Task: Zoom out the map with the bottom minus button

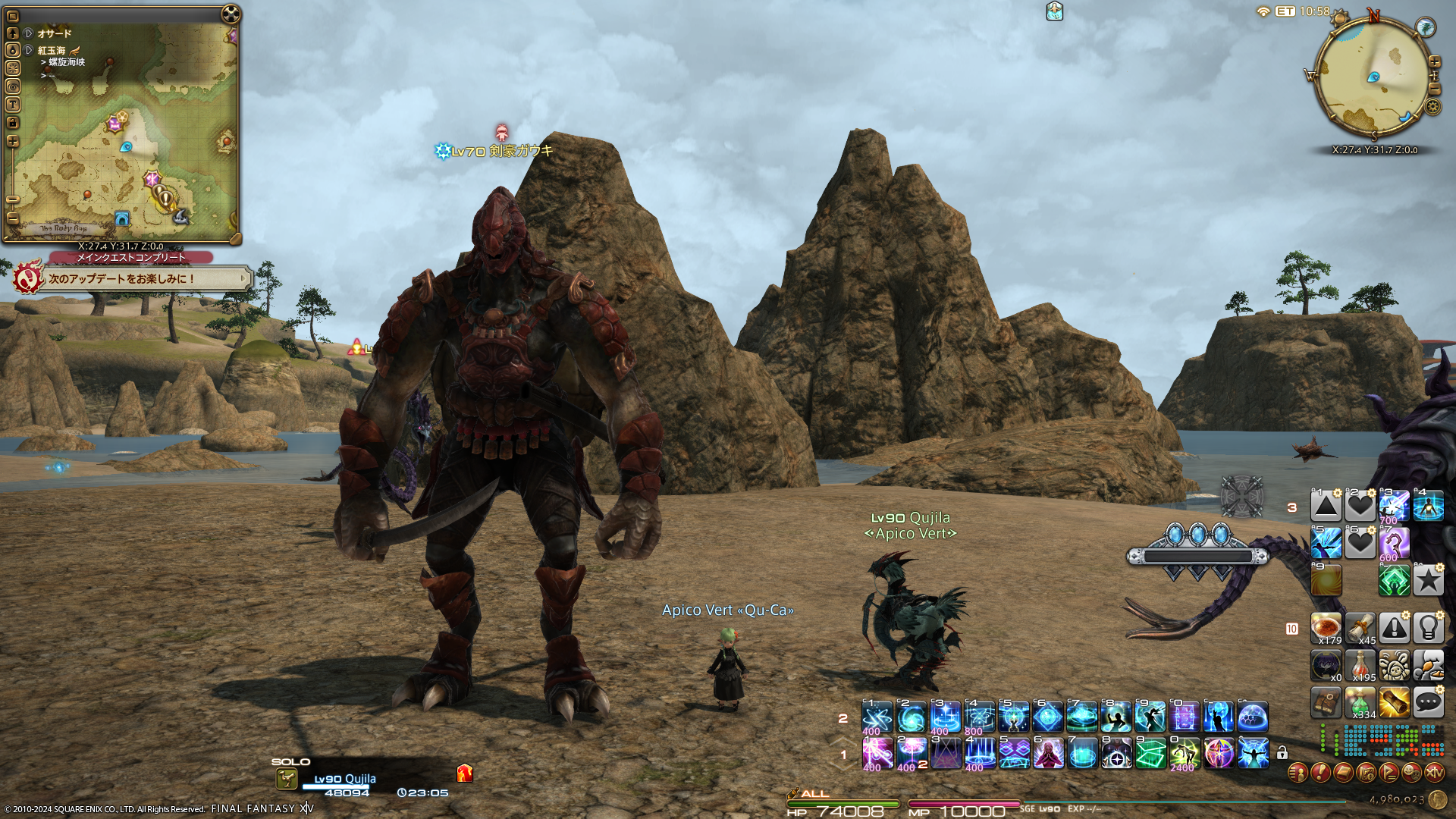Action: click(x=12, y=218)
